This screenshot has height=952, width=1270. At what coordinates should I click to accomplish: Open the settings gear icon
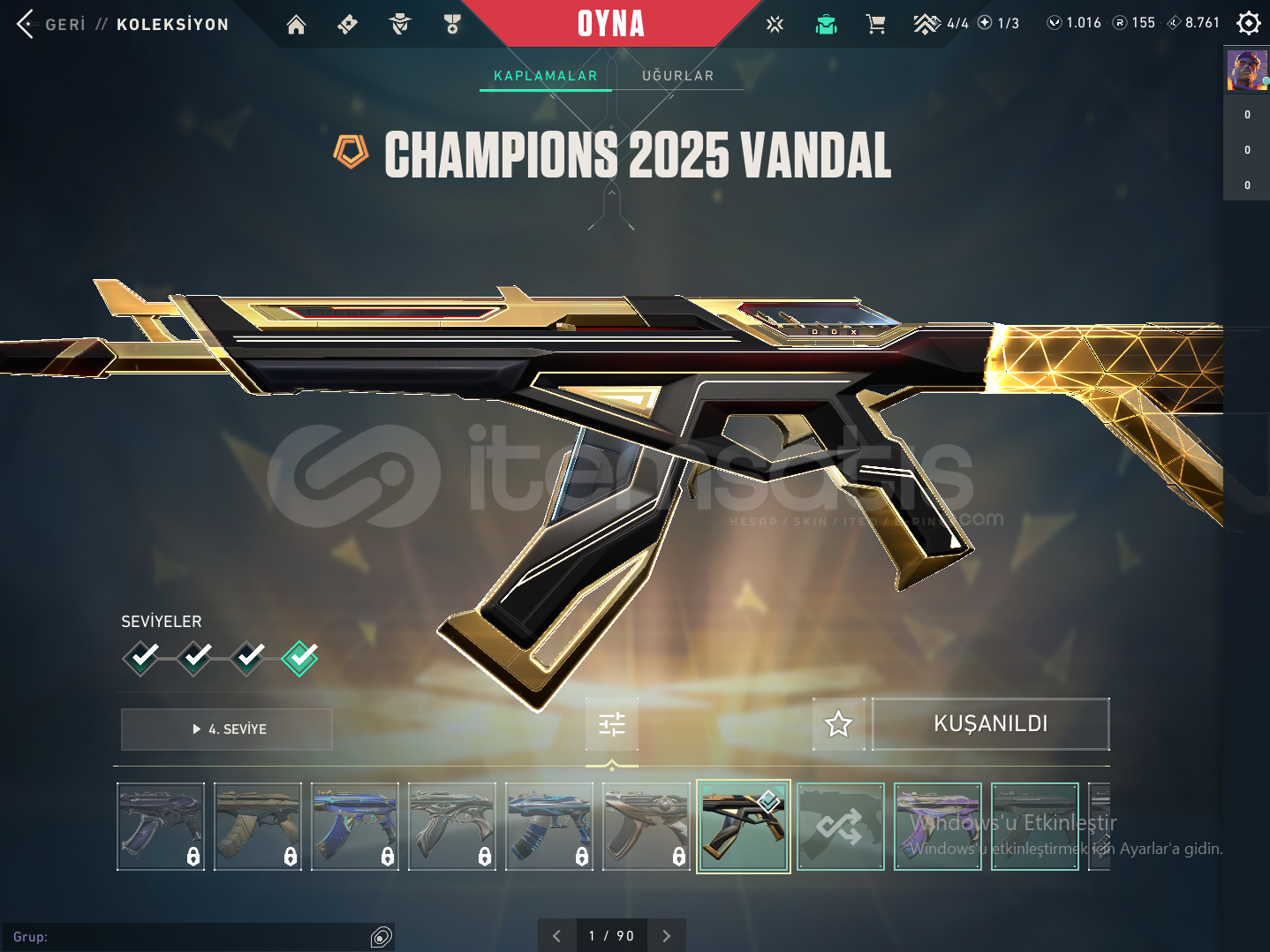pos(1248,22)
